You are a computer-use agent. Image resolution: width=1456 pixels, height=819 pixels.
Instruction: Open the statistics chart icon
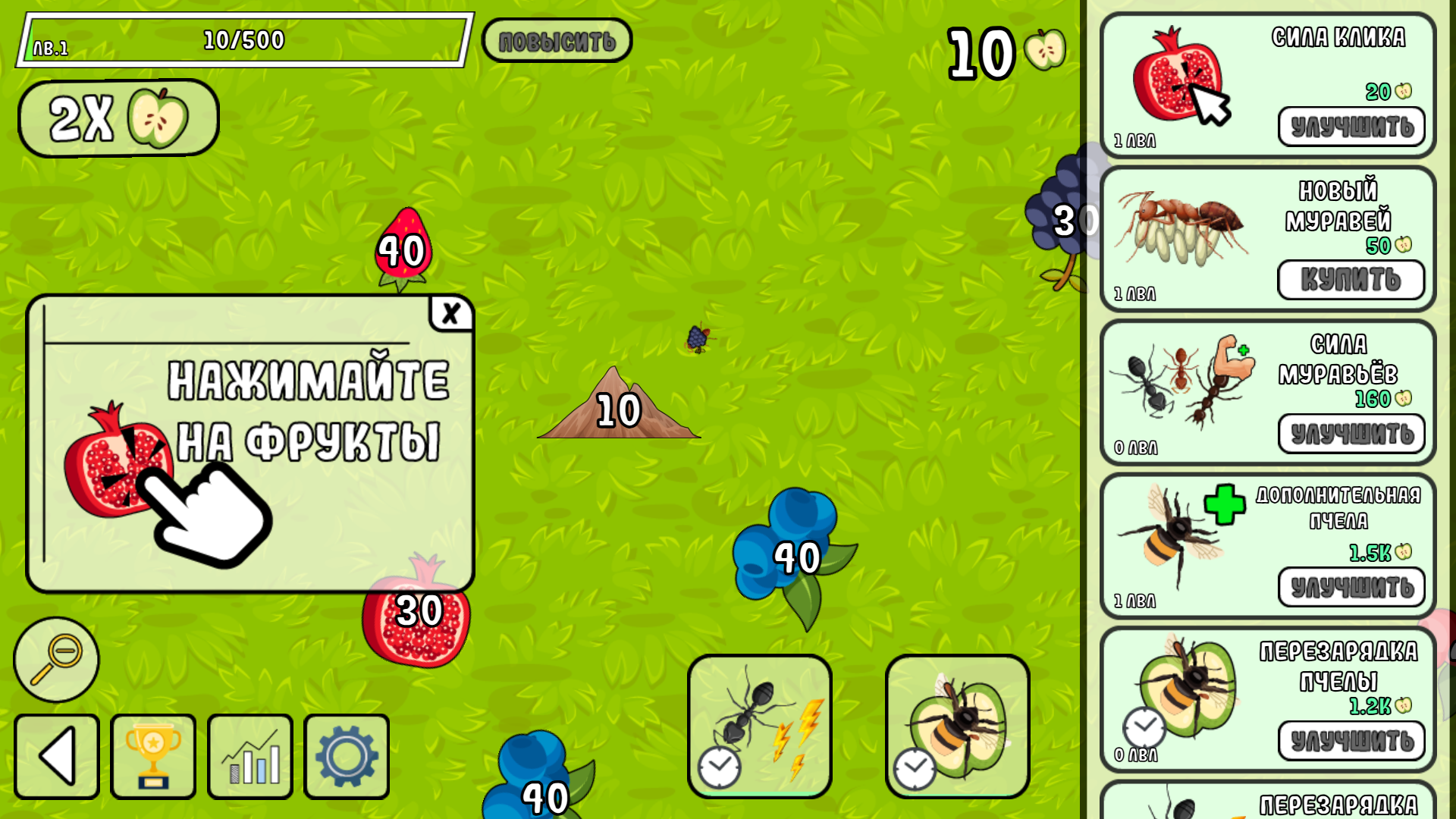(x=250, y=756)
